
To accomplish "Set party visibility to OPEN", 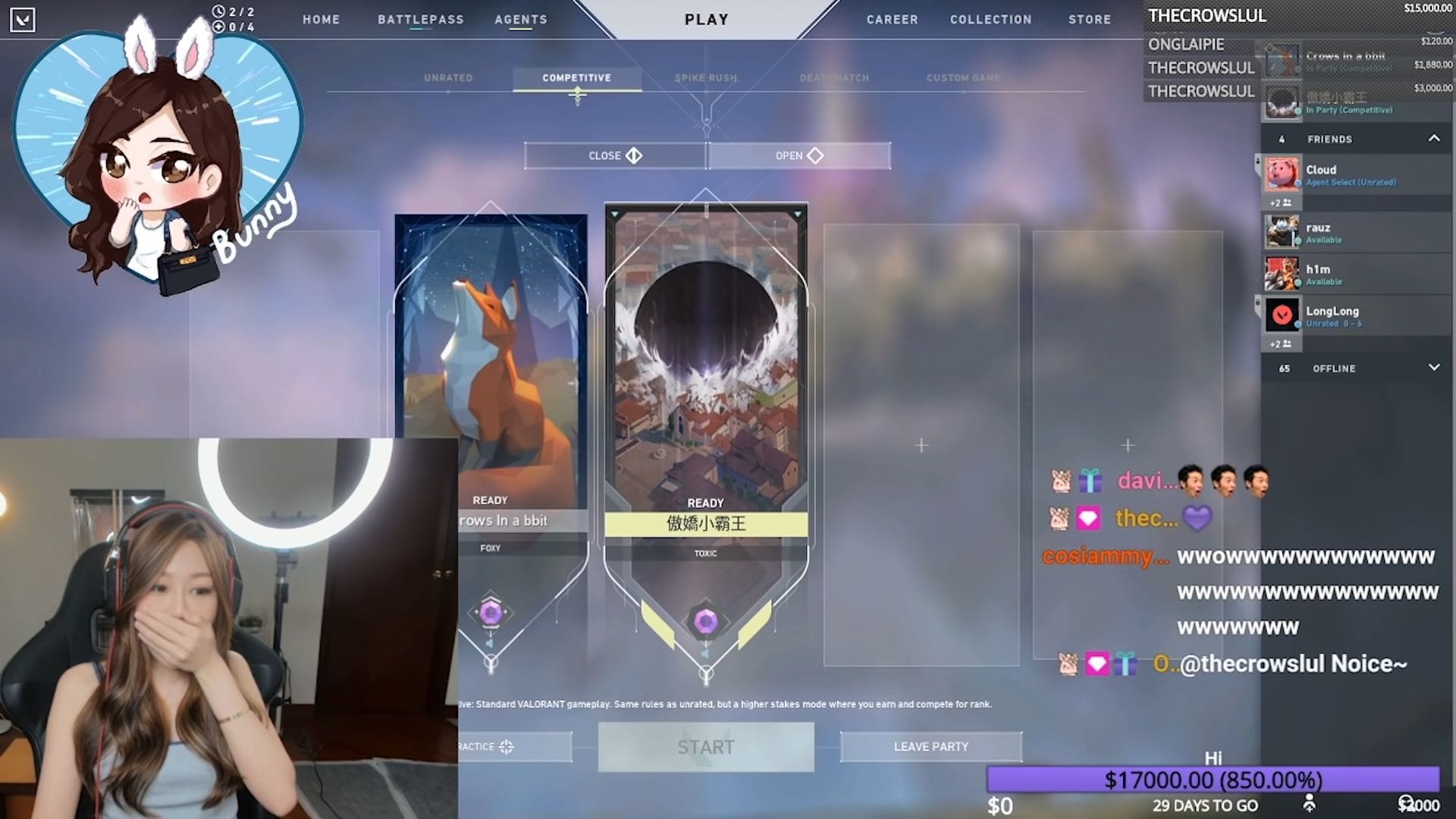I will [799, 155].
